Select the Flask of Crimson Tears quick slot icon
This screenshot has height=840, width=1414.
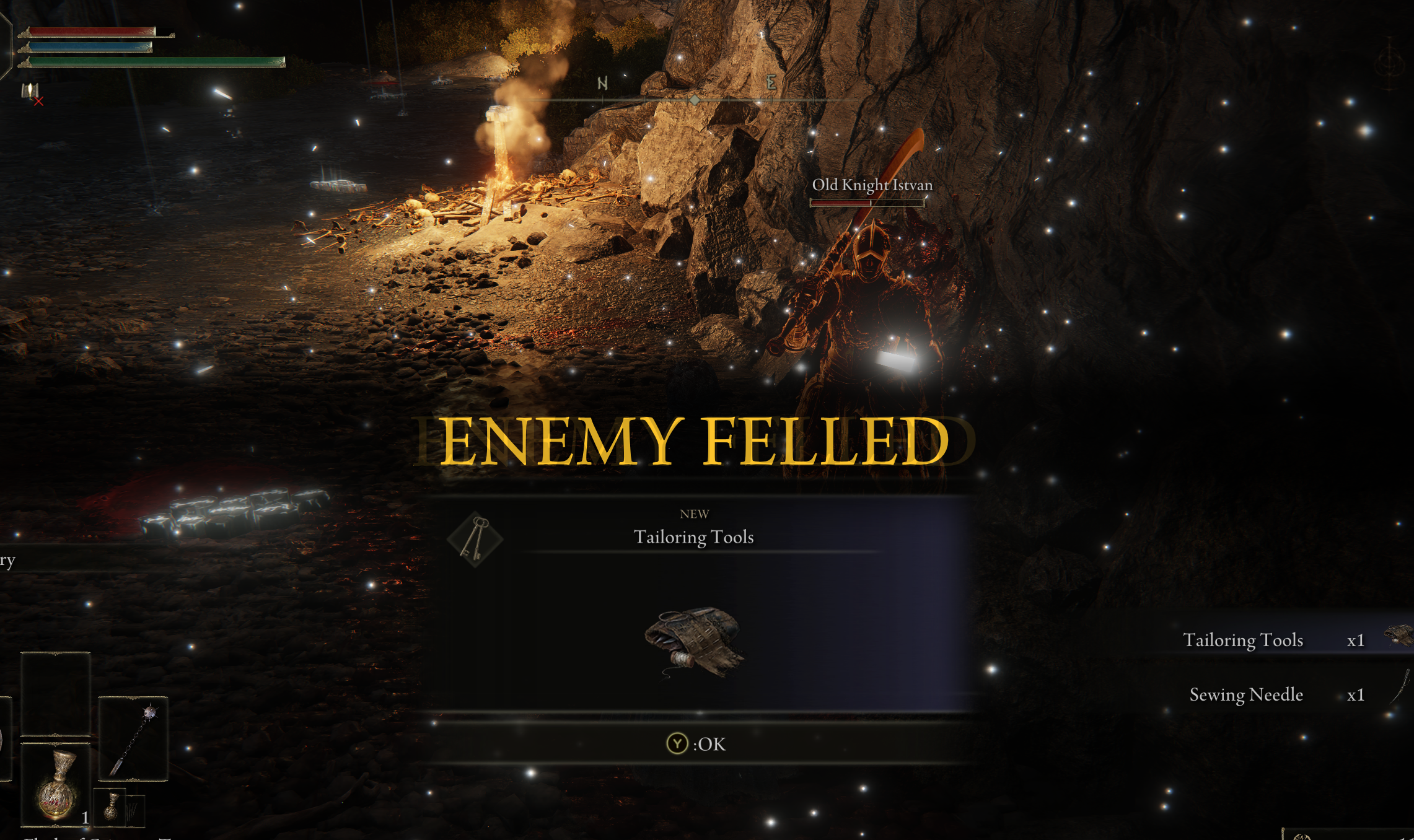[x=56, y=785]
